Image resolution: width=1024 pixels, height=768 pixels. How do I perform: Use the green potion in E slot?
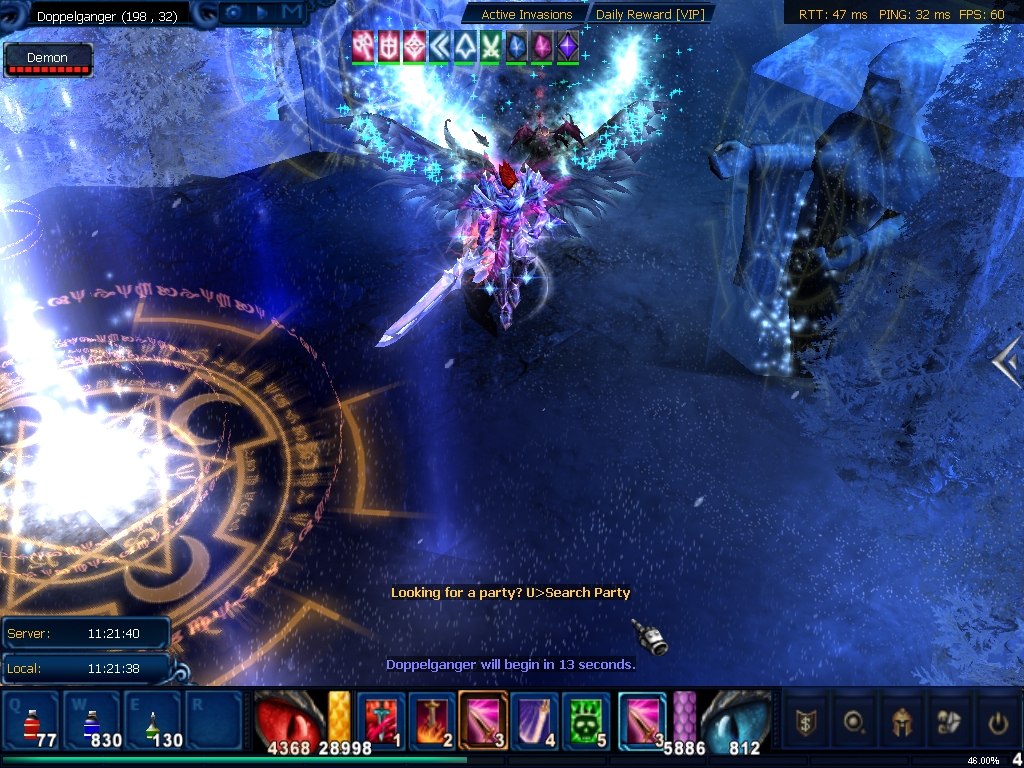(x=151, y=719)
